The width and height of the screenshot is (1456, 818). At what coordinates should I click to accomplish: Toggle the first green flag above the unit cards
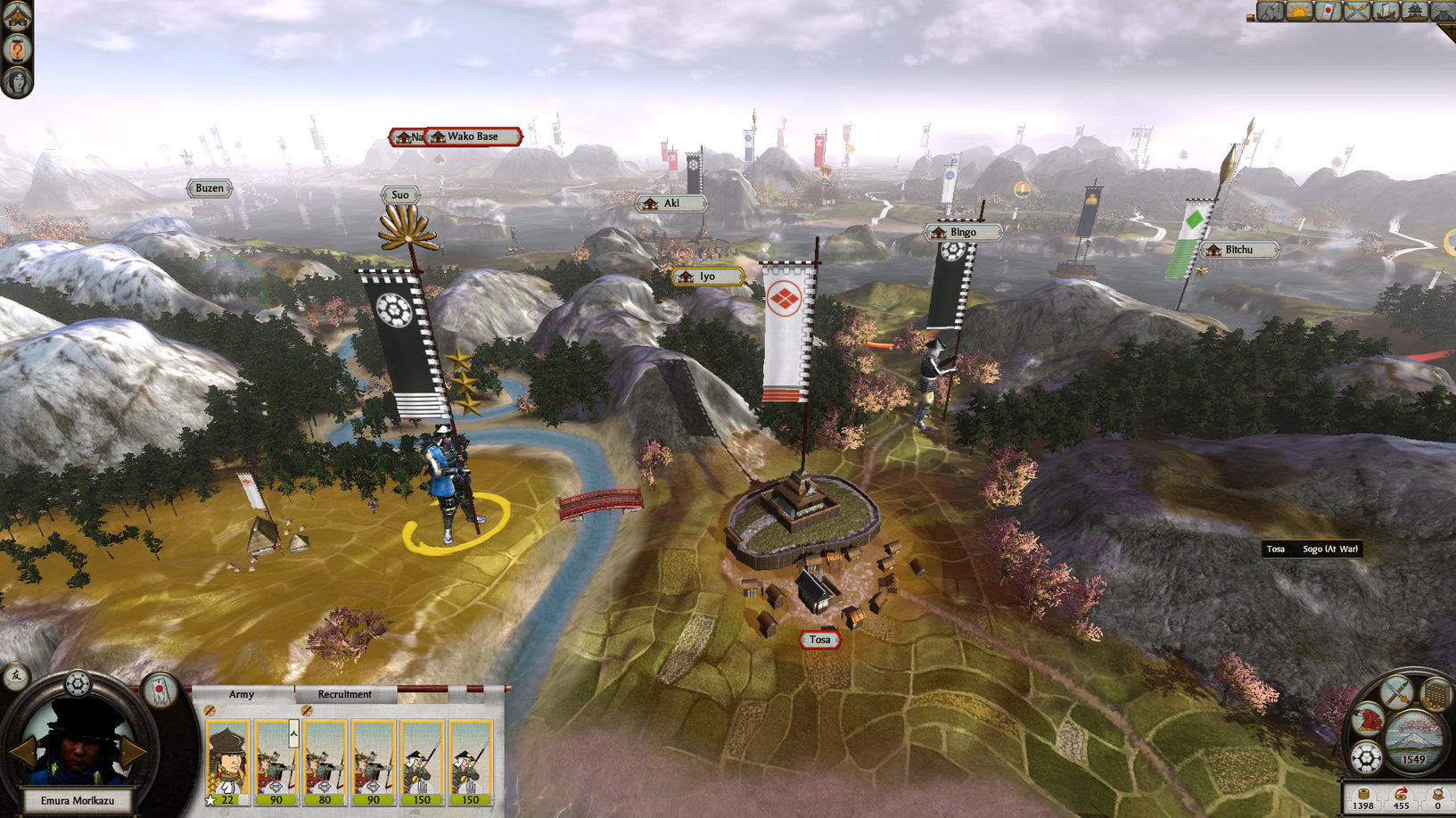point(210,711)
